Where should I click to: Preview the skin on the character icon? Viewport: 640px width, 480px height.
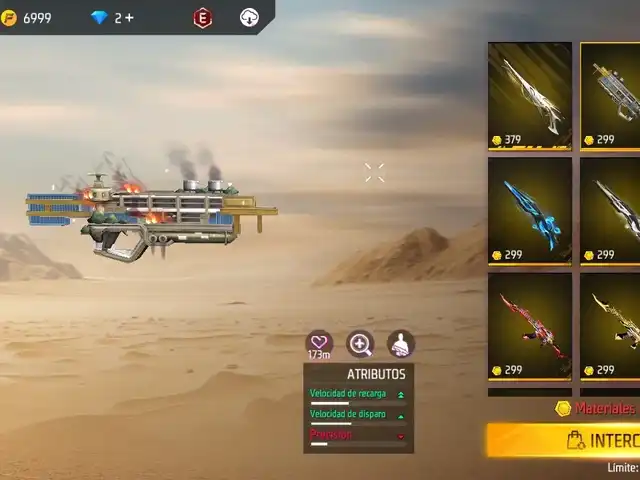tap(400, 344)
